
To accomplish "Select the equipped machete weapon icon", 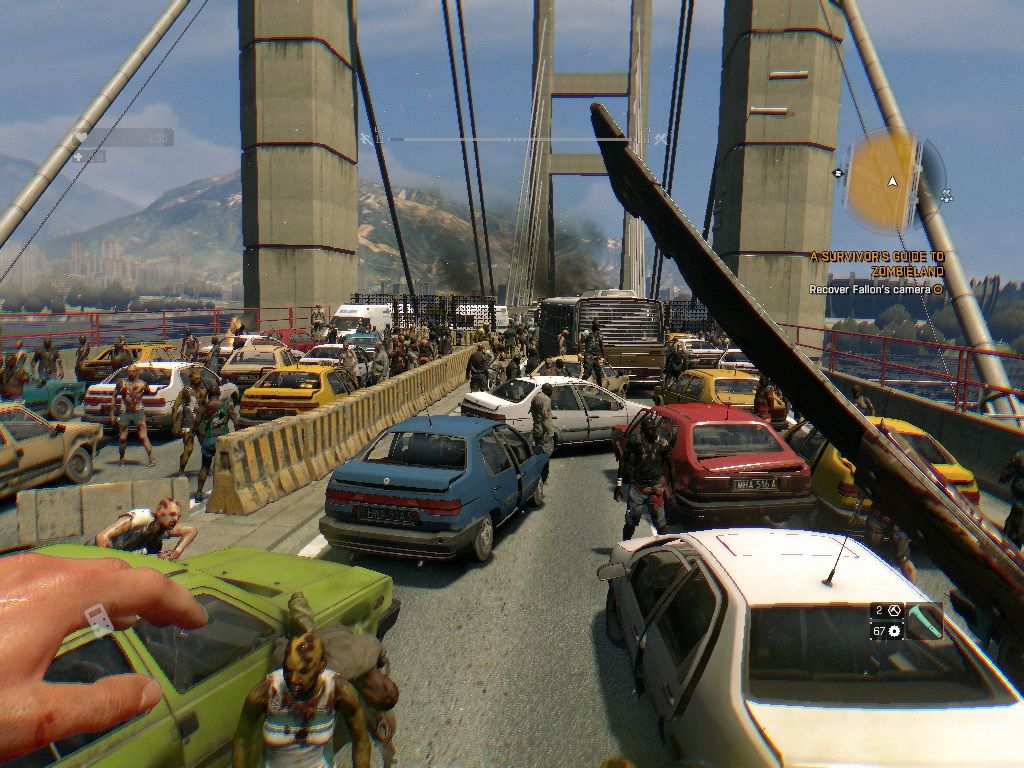I will pyautogui.click(x=925, y=620).
